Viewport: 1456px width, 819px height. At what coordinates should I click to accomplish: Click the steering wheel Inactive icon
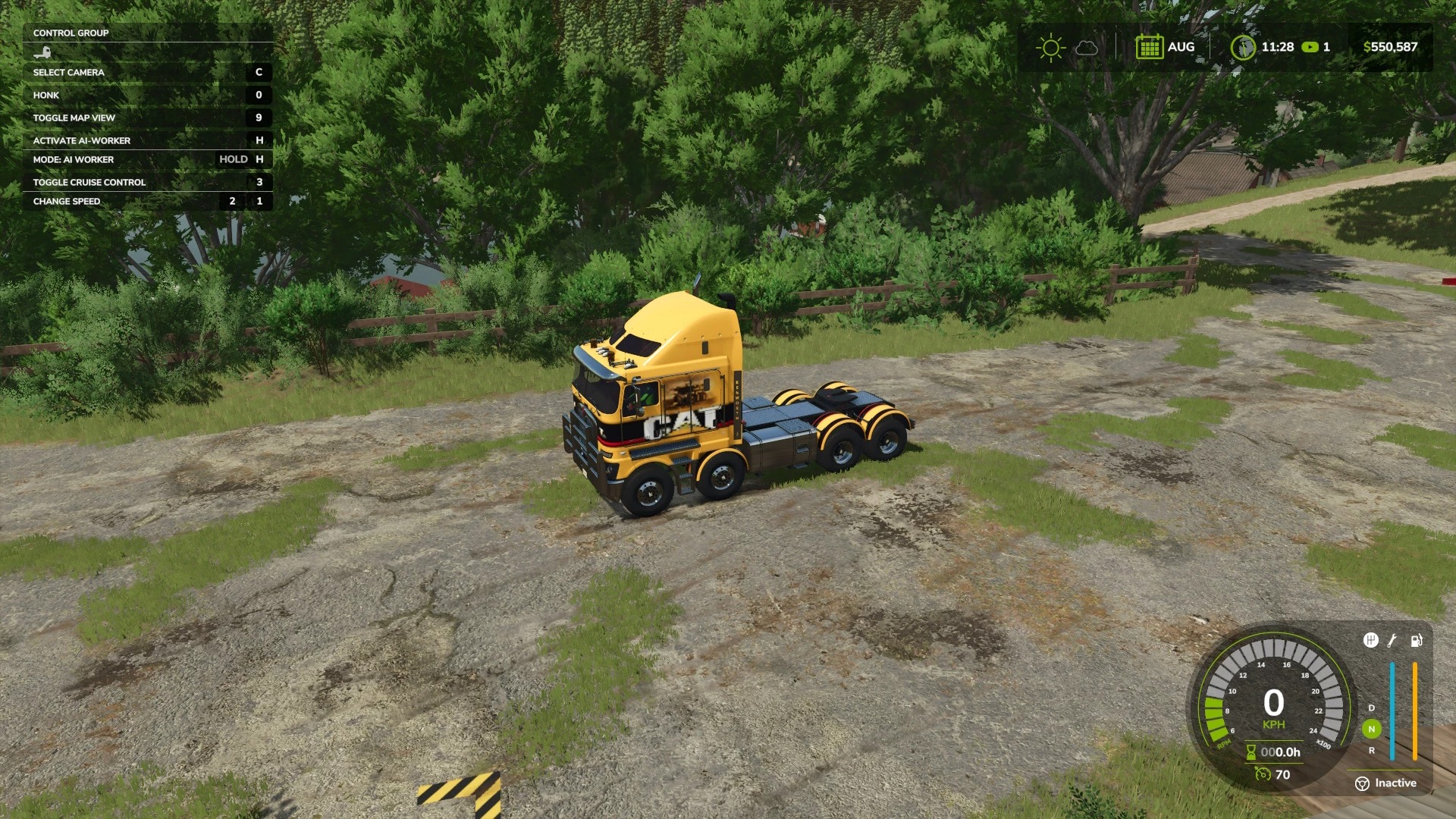(x=1362, y=783)
